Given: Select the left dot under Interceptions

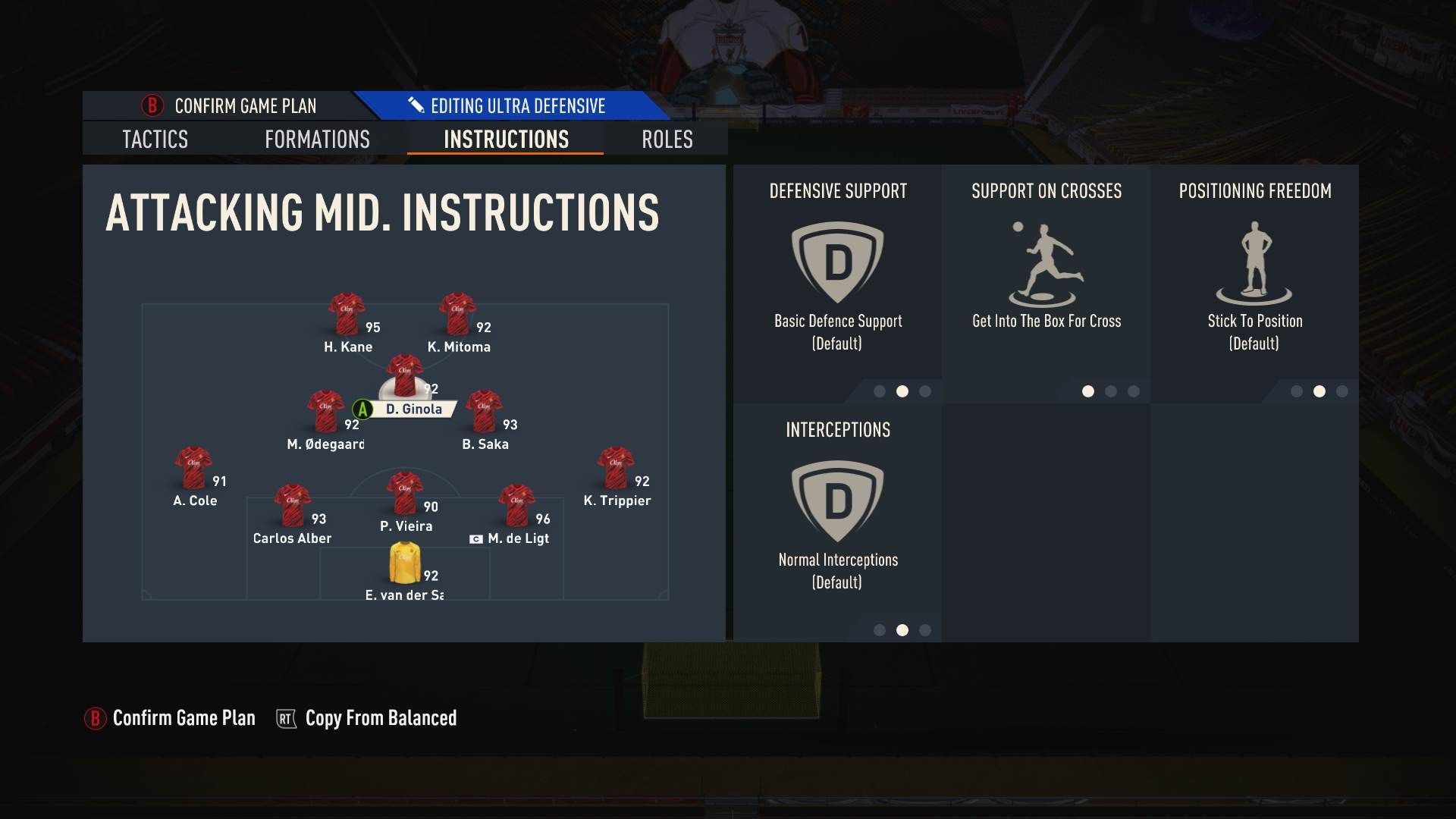Looking at the screenshot, I should click(x=879, y=629).
